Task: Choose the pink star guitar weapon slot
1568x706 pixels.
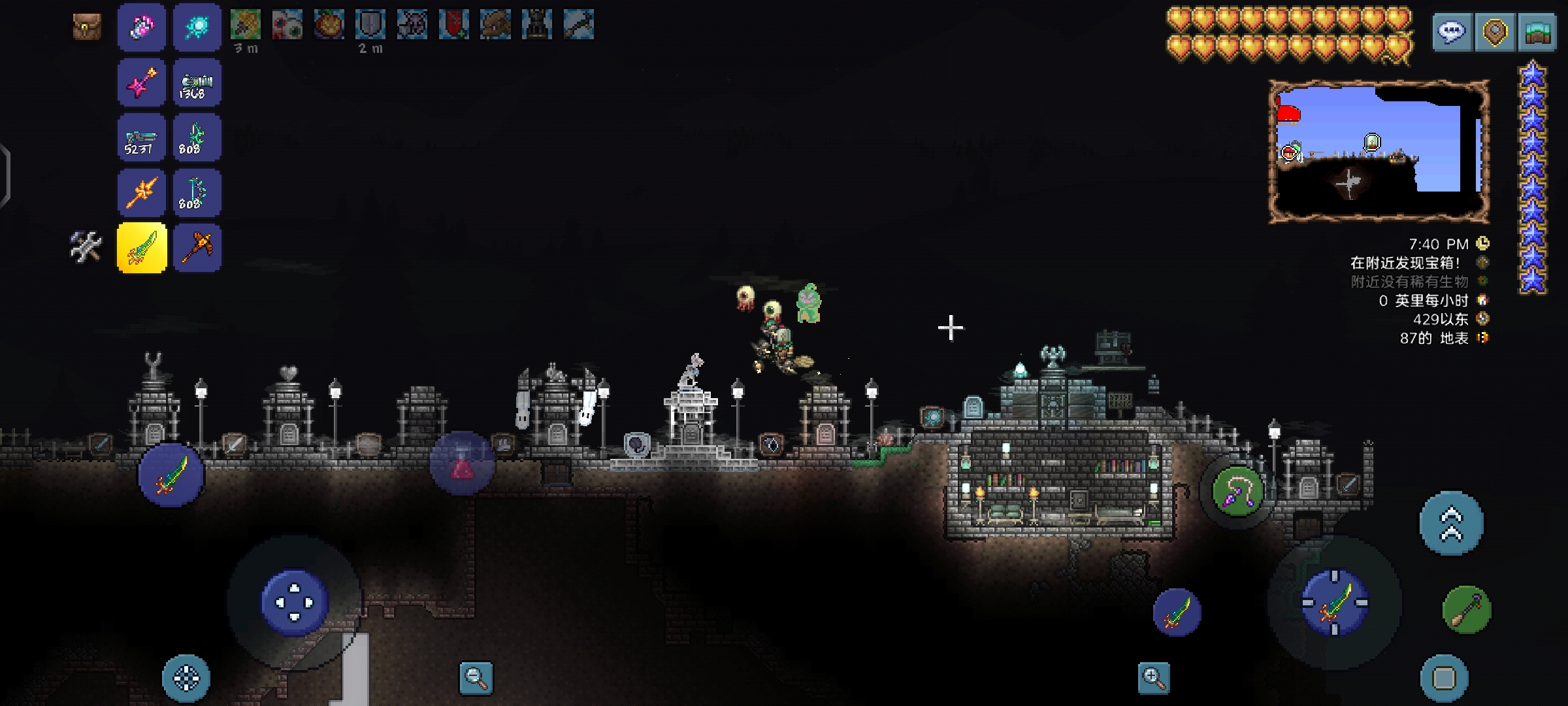Action: tap(142, 83)
